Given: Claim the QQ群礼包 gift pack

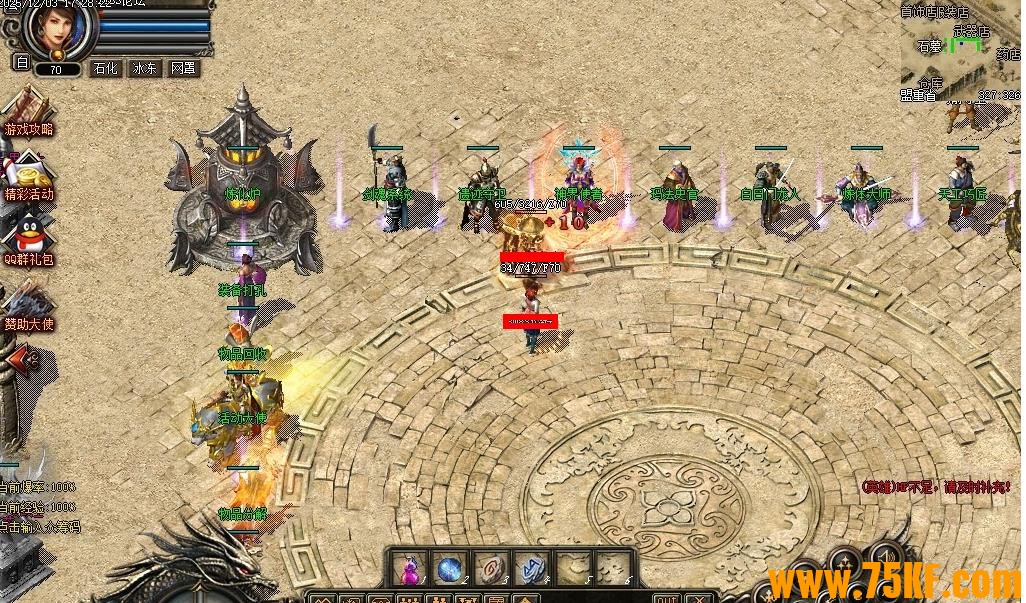Looking at the screenshot, I should click(27, 240).
